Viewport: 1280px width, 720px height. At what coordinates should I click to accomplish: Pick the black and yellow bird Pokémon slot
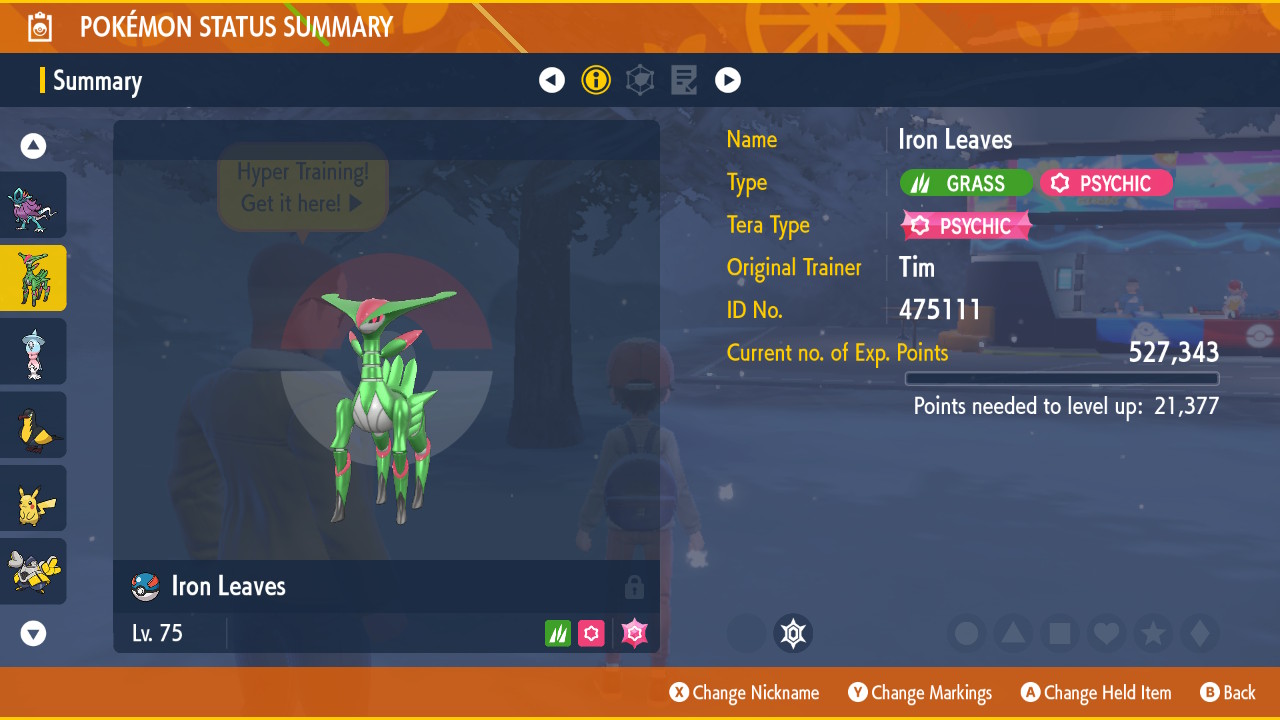point(33,425)
